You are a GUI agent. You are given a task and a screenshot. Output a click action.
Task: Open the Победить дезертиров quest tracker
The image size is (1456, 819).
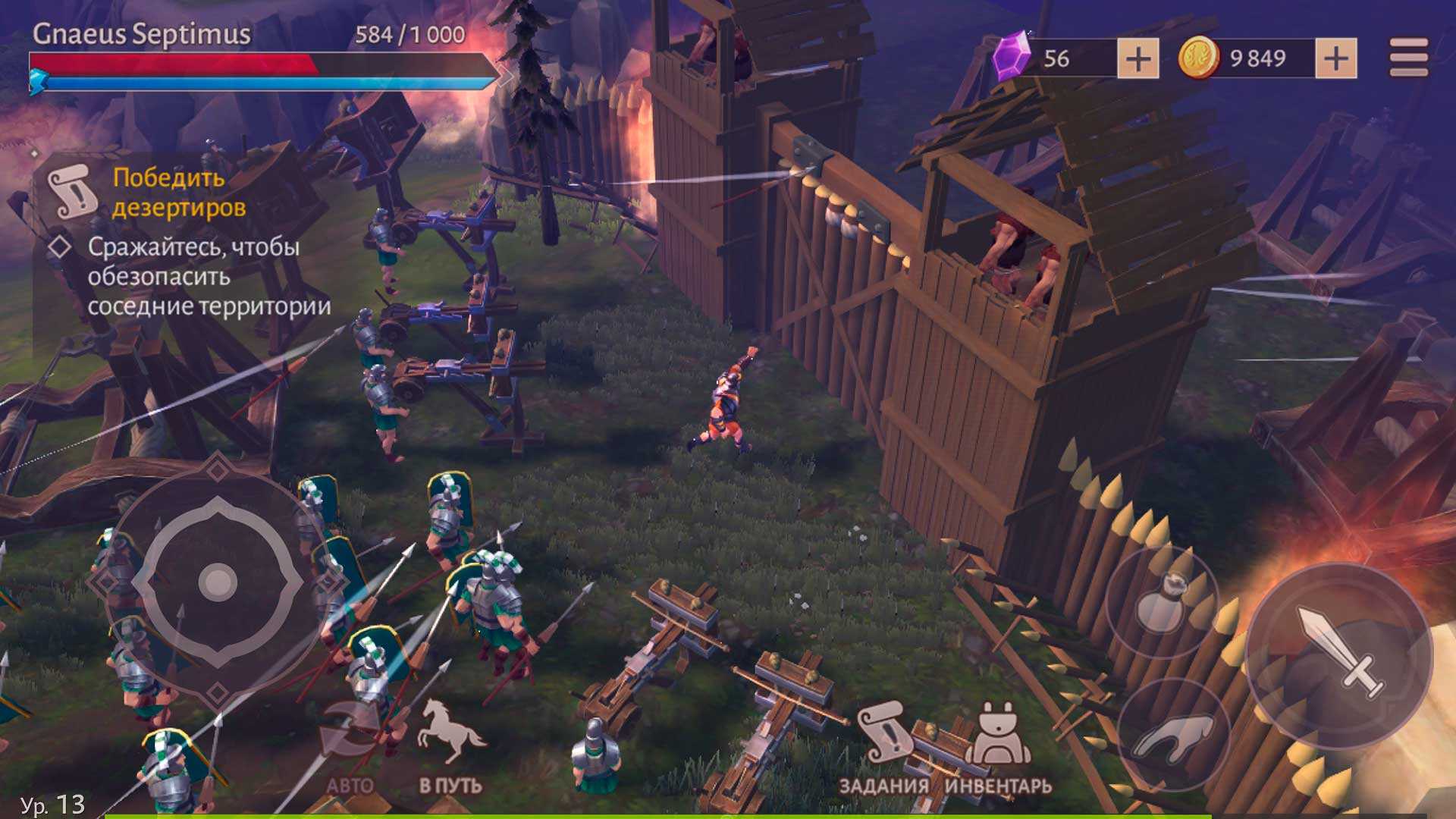179,193
